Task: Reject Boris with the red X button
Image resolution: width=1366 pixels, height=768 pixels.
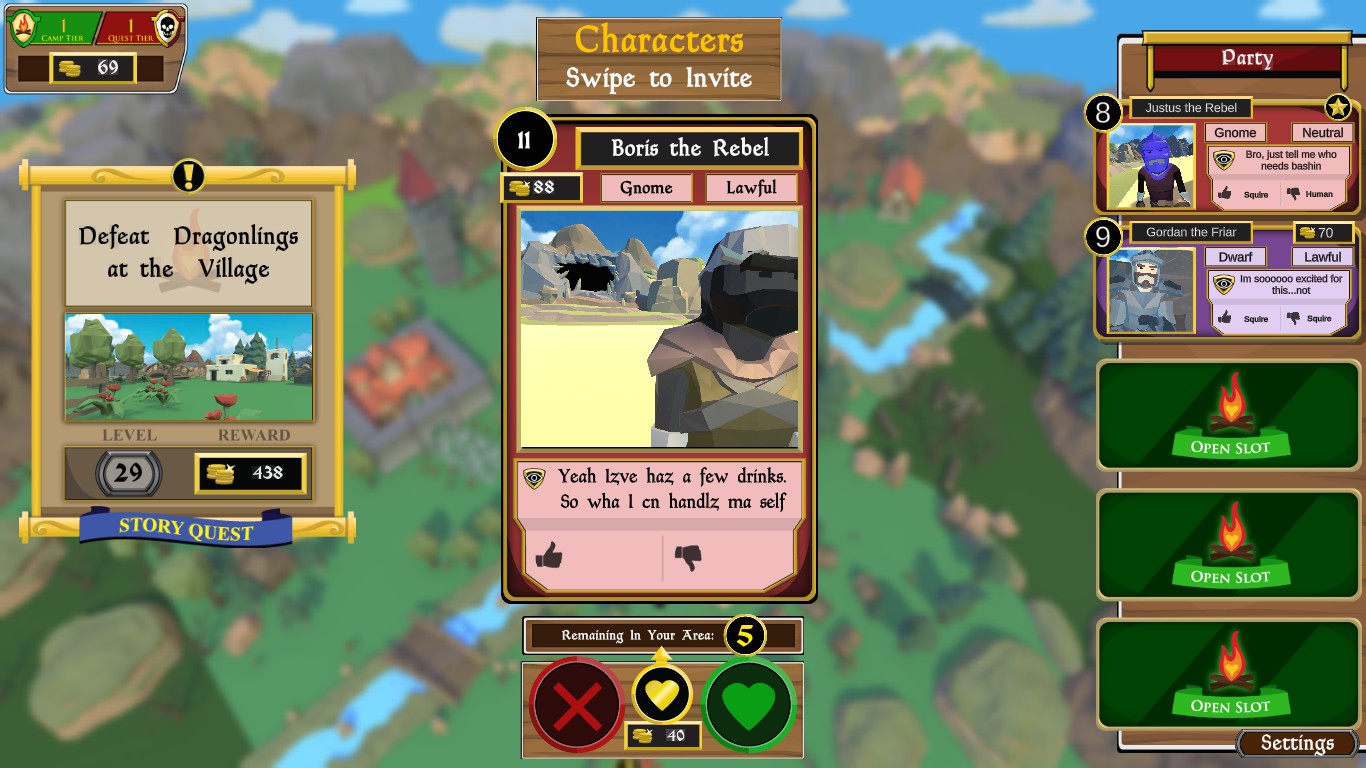Action: pyautogui.click(x=577, y=708)
